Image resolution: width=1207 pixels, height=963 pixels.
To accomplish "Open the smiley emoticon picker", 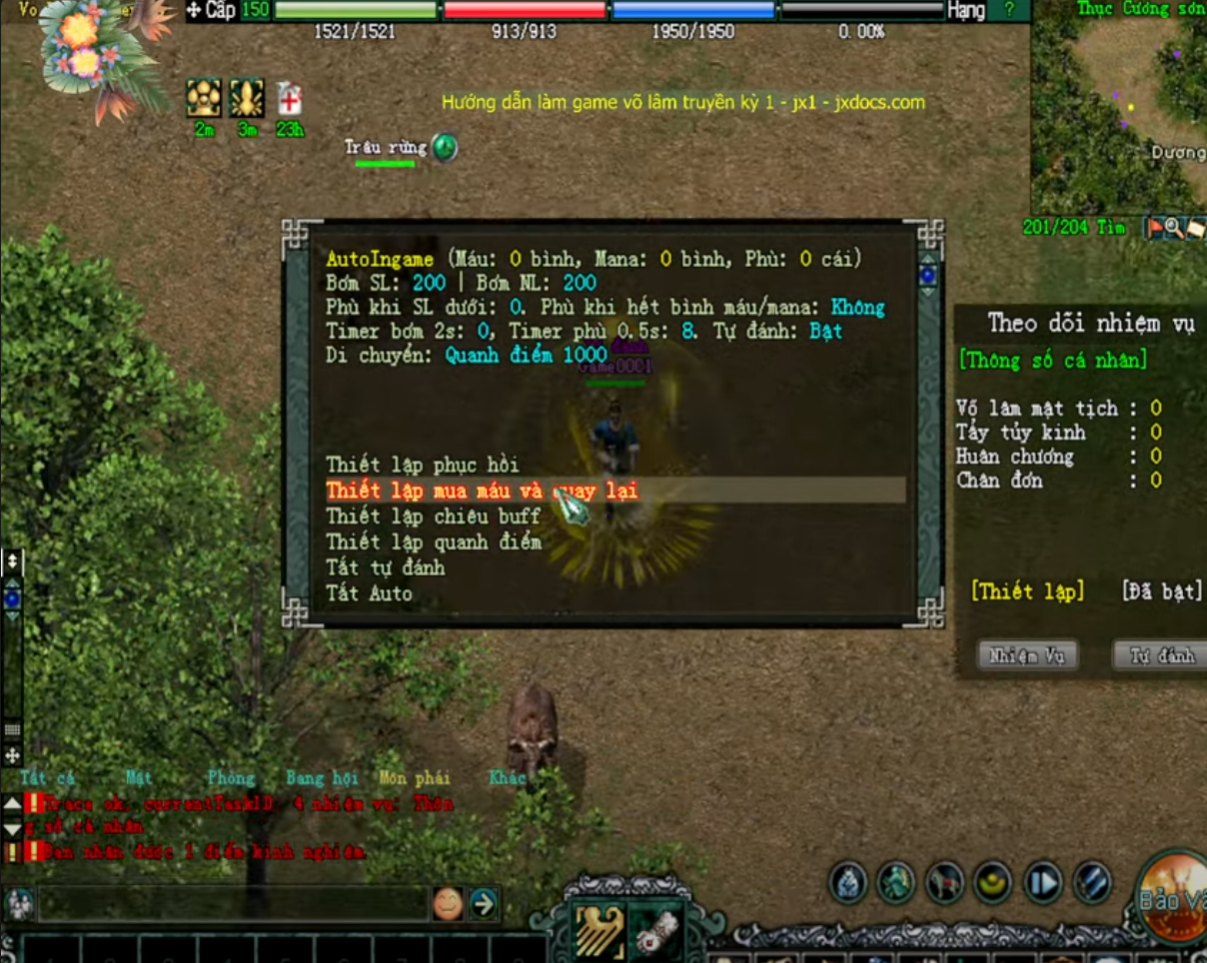I will coord(448,904).
